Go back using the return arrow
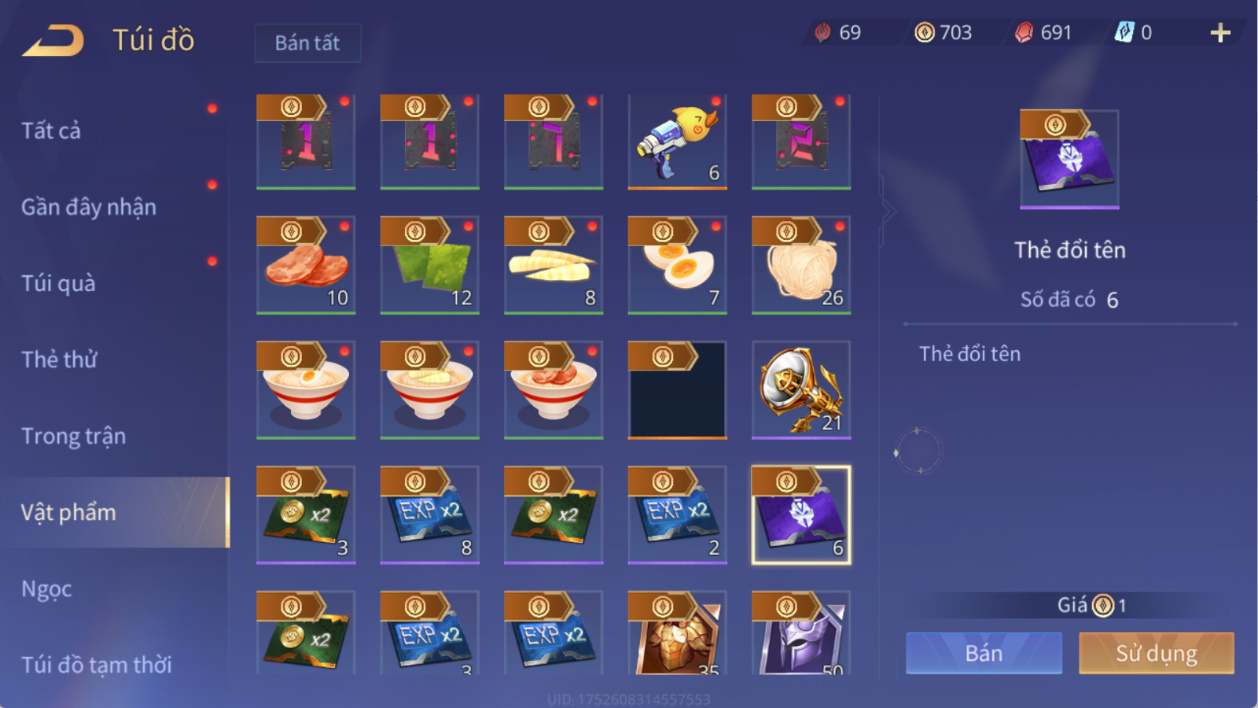Viewport: 1258px width, 708px height. tap(53, 41)
